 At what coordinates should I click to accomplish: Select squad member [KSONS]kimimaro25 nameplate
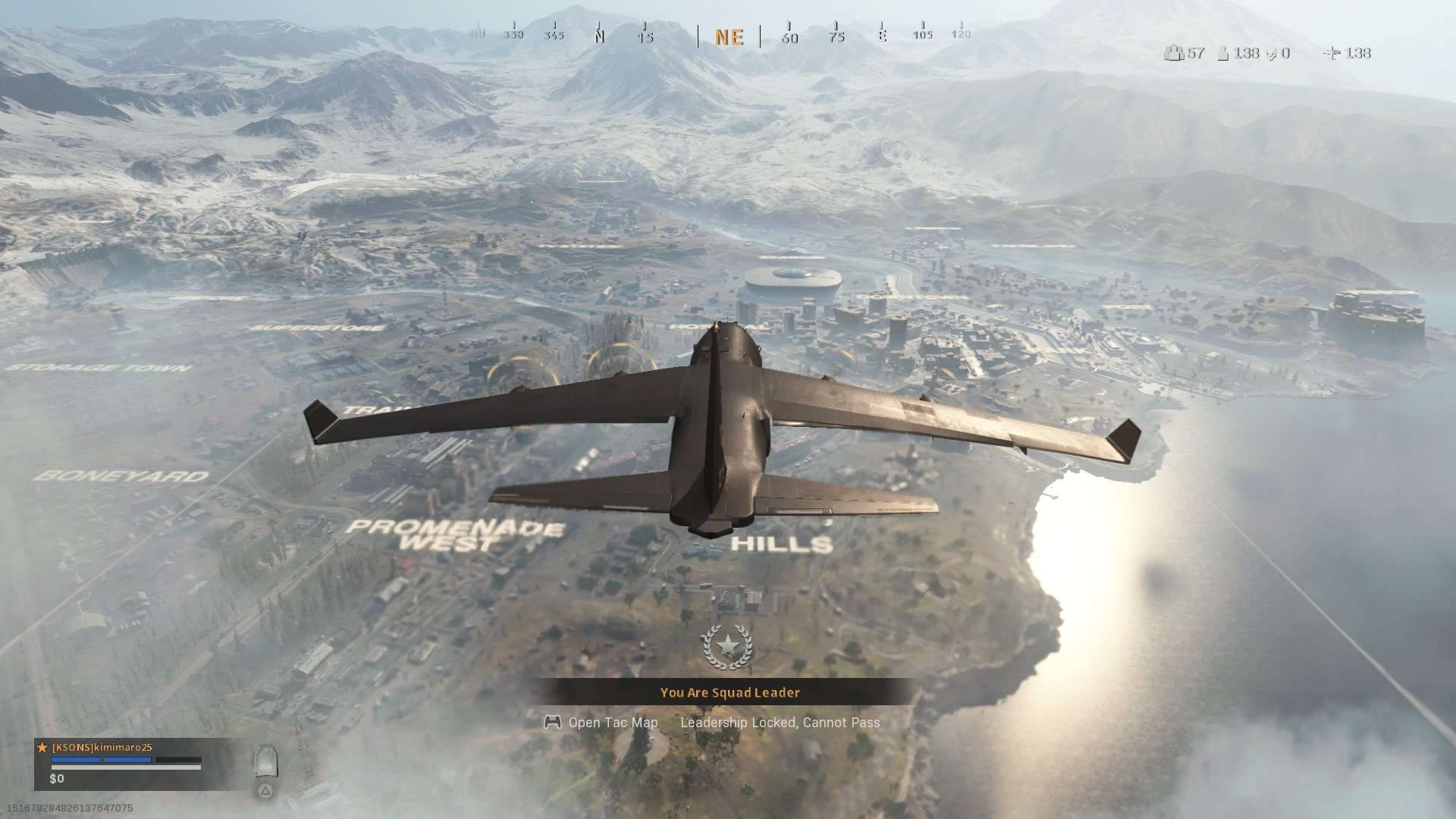102,748
